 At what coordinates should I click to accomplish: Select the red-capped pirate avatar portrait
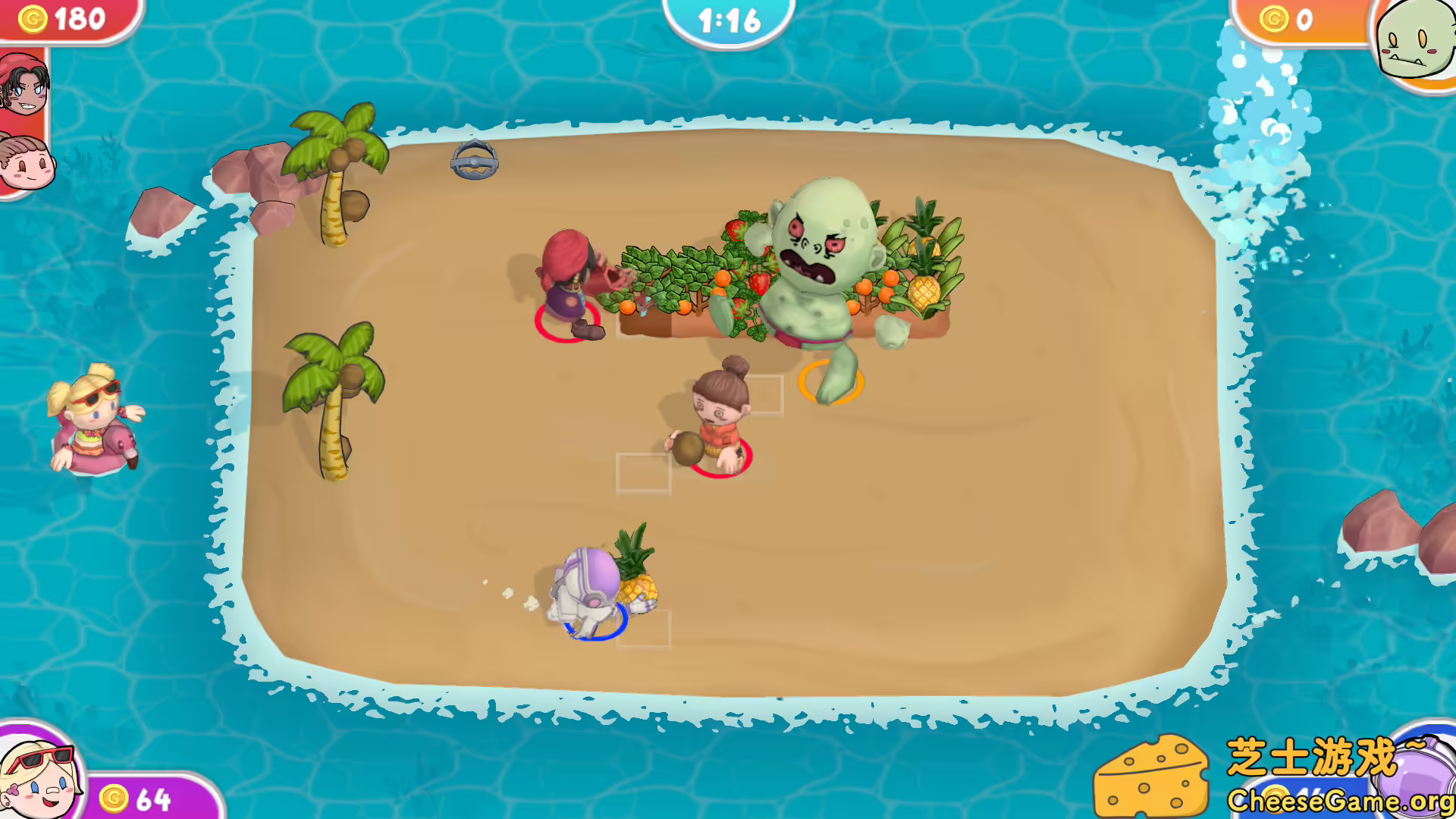24,83
